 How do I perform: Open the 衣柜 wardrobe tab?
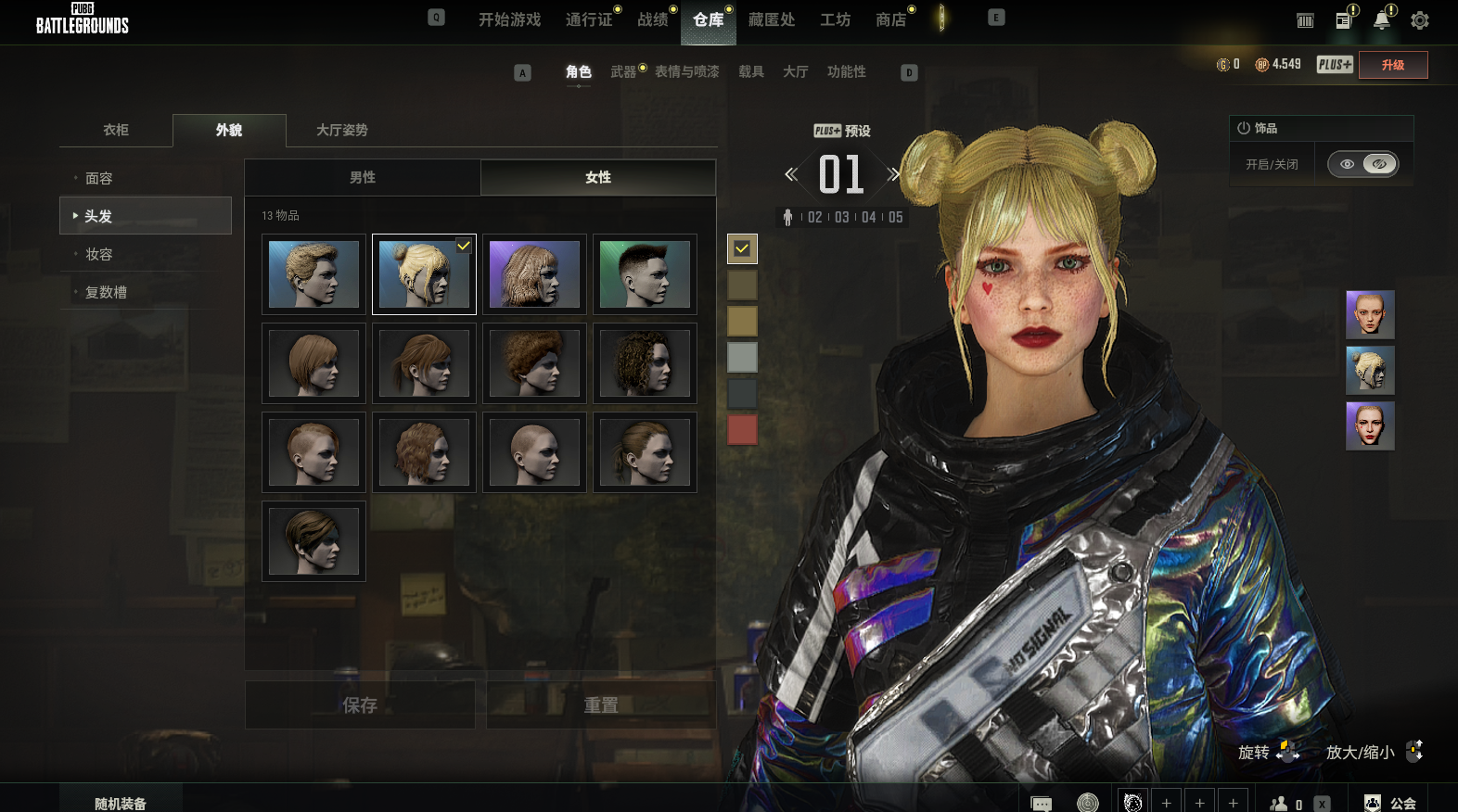coord(116,130)
